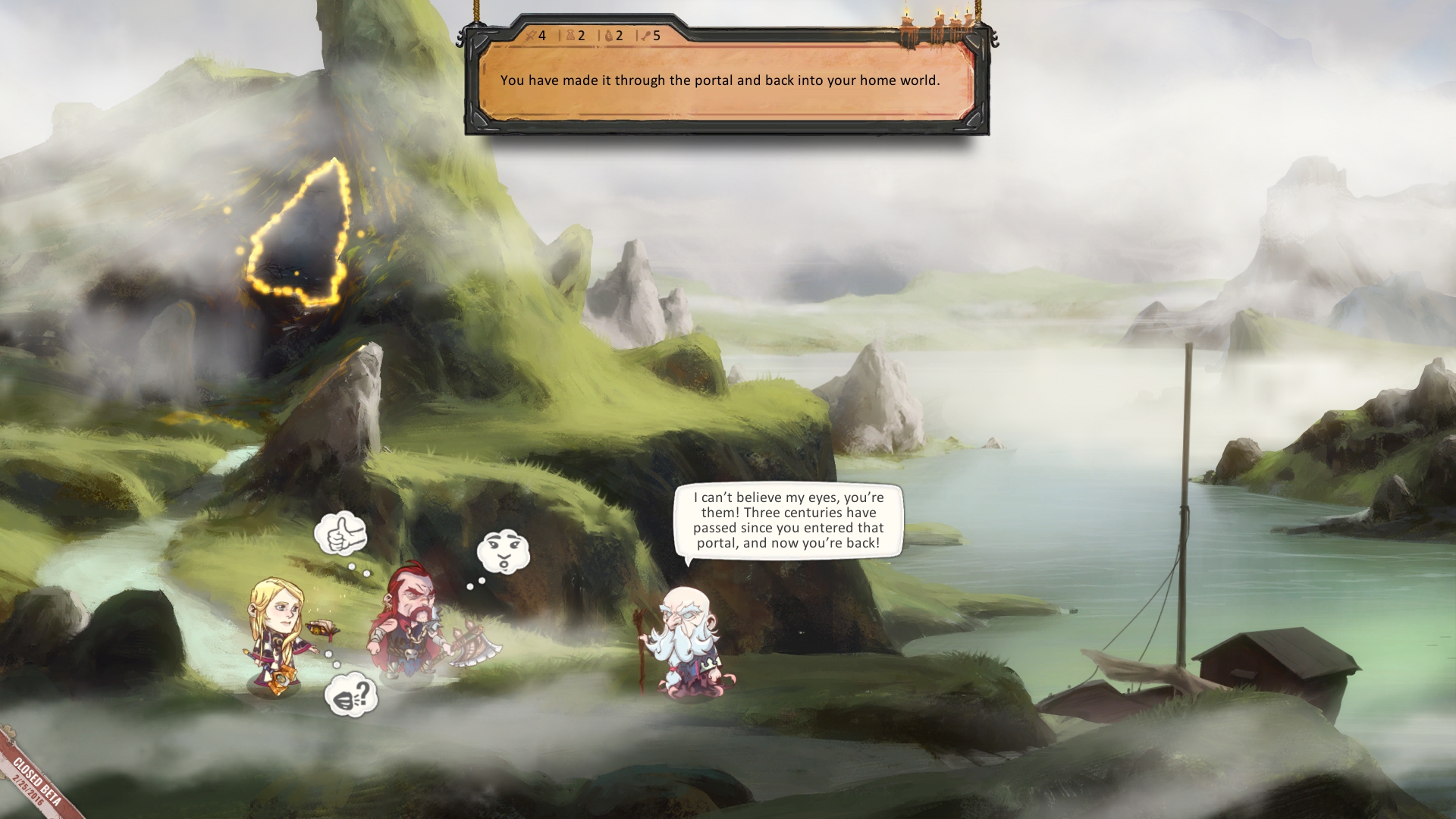This screenshot has width=1456, height=819.
Task: Click the drumstick food resource icon showing 5
Action: click(645, 36)
